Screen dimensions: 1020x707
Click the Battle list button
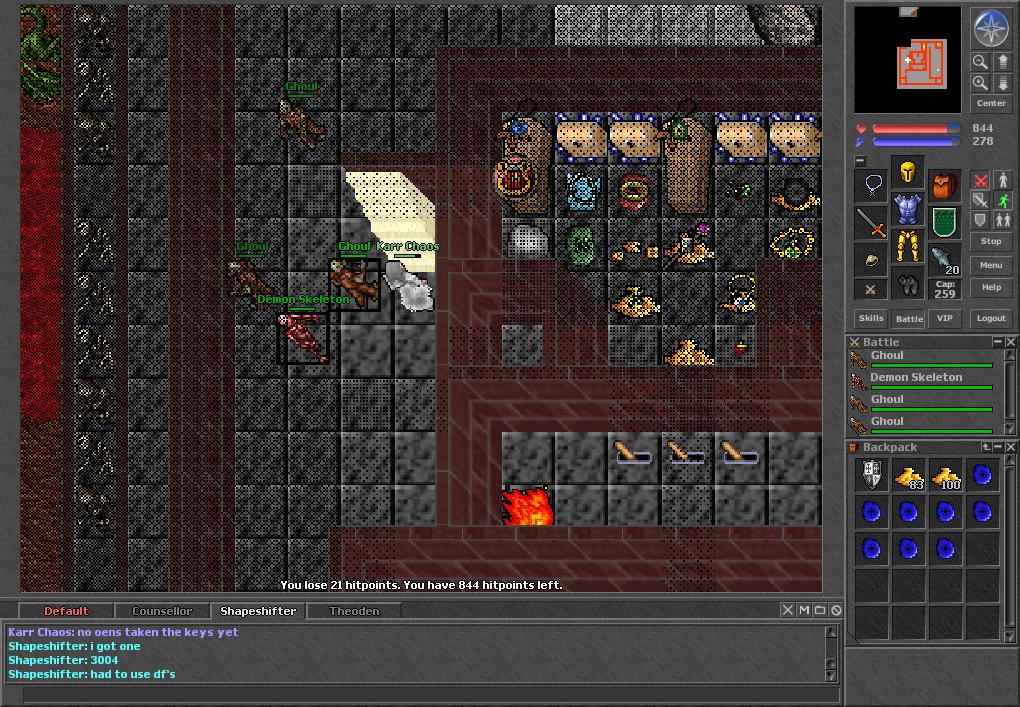coord(908,318)
